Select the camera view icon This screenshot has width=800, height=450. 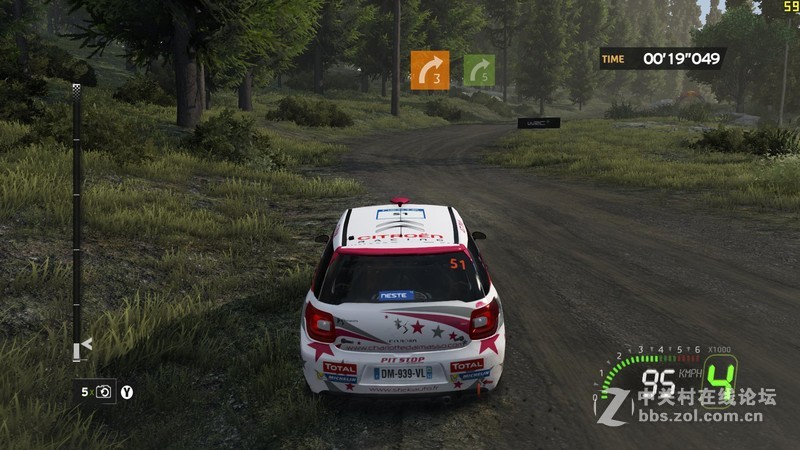[104, 392]
